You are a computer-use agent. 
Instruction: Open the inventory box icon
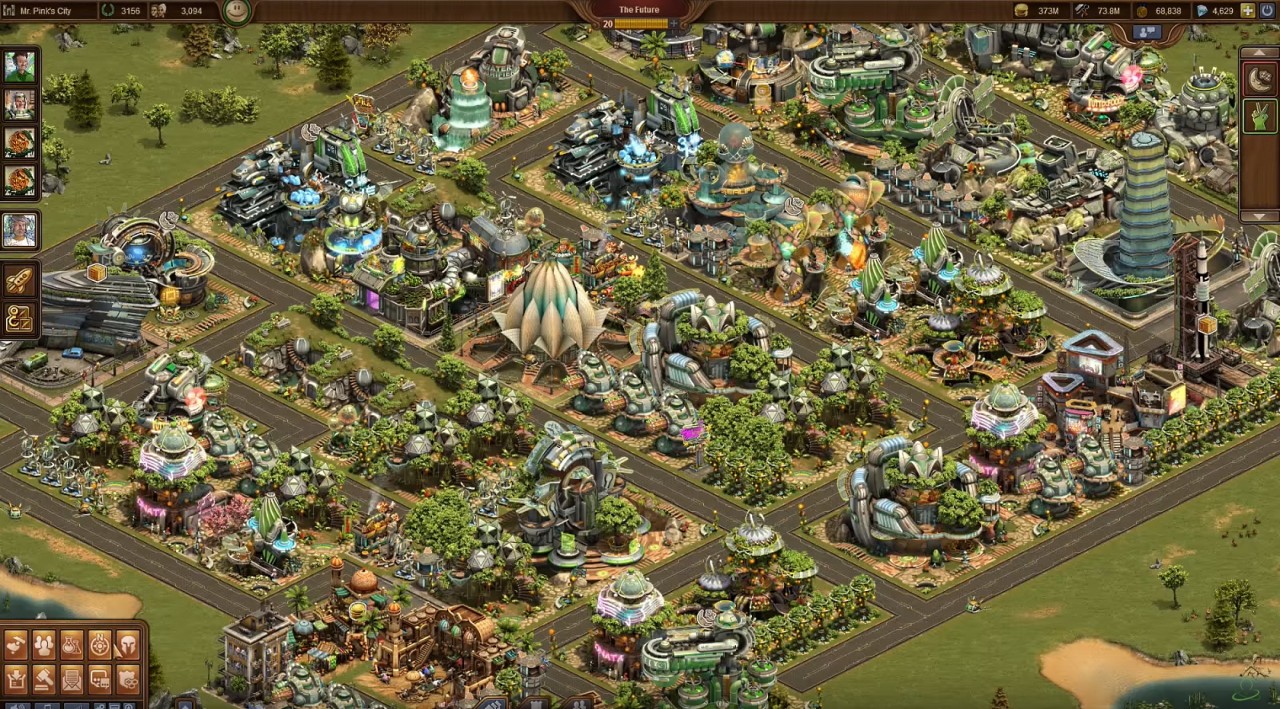[x=16, y=680]
